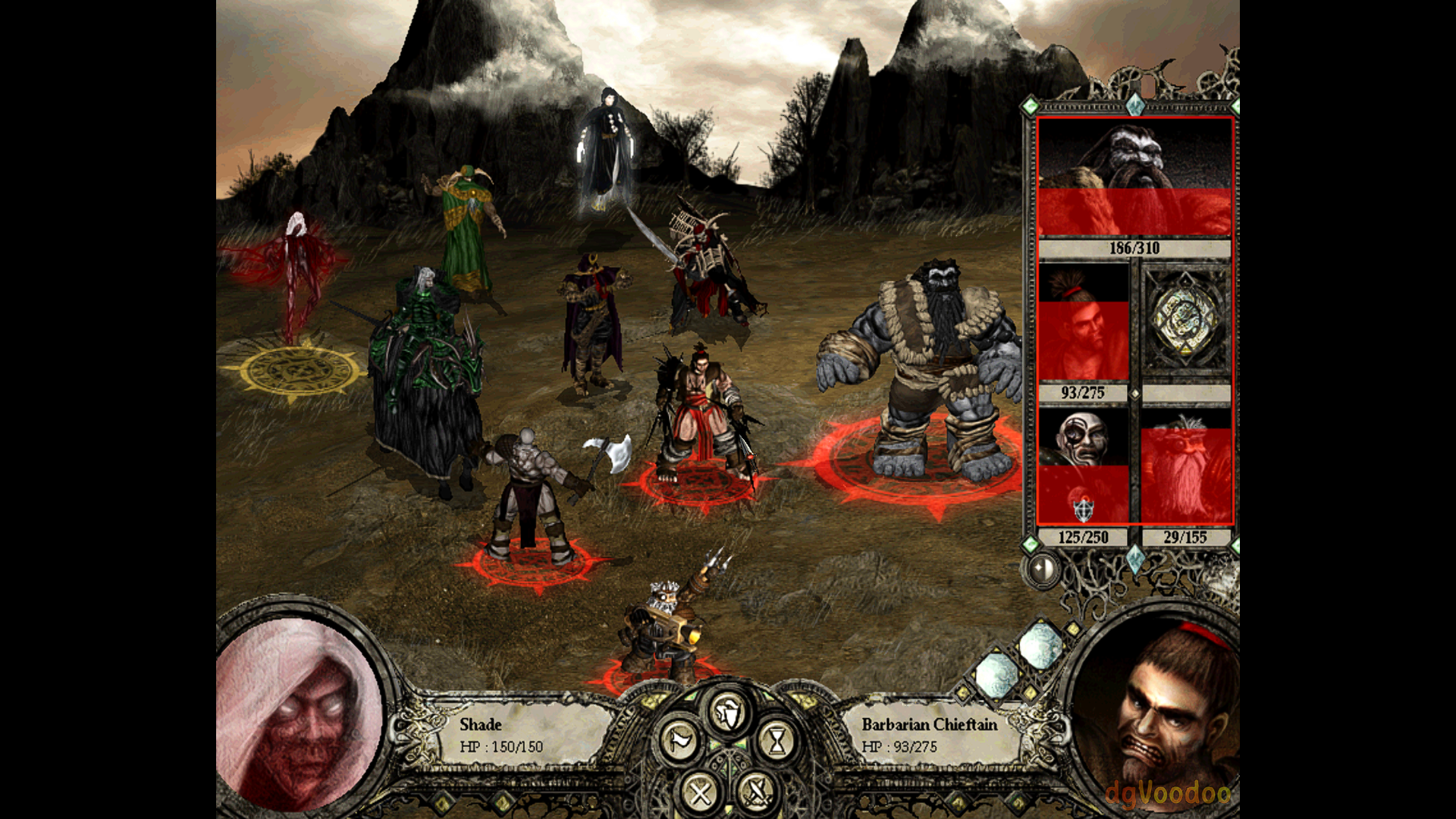The width and height of the screenshot is (1456, 819).
Task: Choose the Defend helmet-and-shield button
Action: tap(728, 713)
